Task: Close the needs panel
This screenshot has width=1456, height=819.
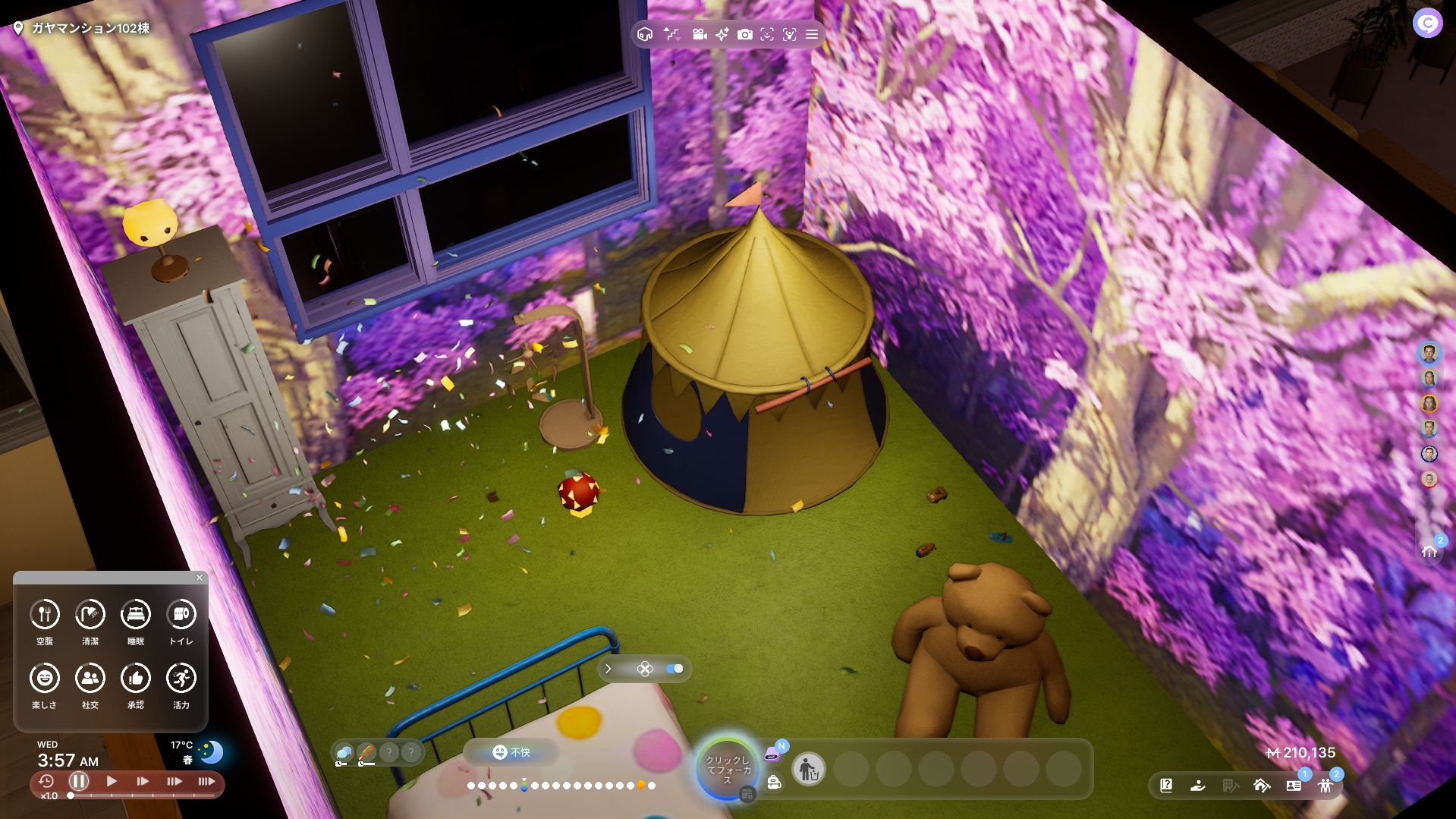Action: pyautogui.click(x=200, y=578)
